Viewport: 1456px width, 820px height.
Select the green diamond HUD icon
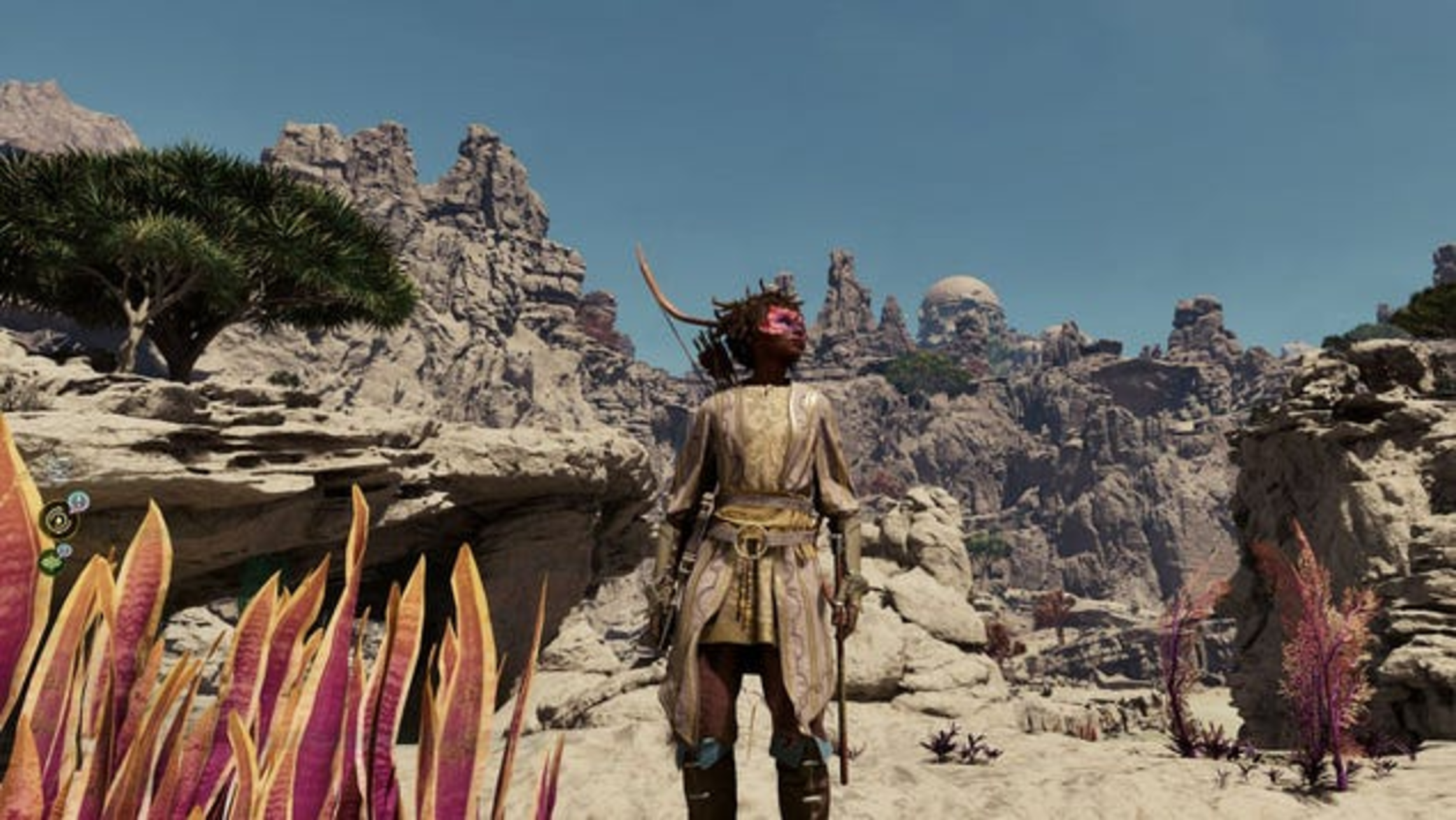tap(52, 563)
